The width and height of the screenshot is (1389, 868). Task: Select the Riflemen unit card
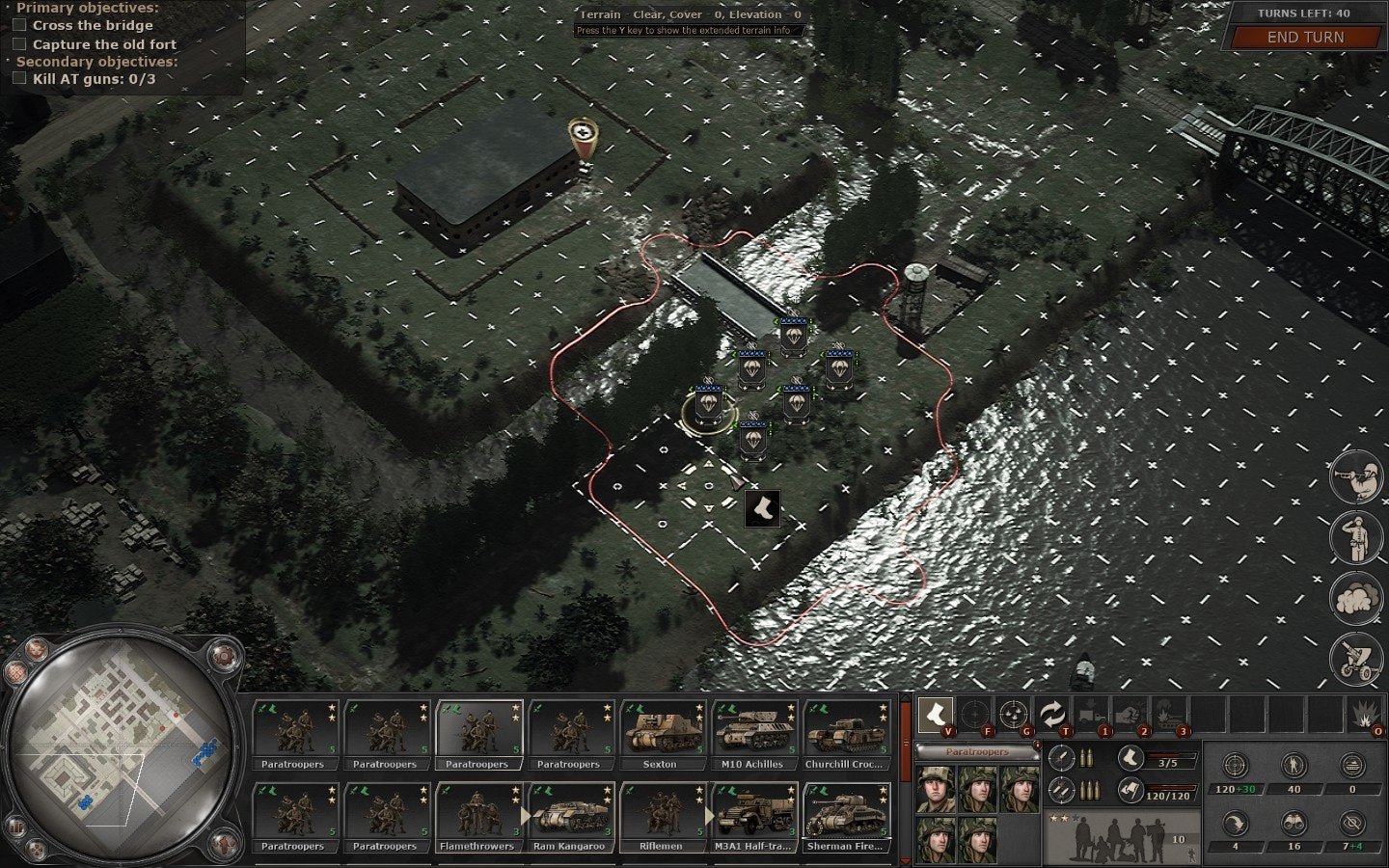(x=661, y=817)
